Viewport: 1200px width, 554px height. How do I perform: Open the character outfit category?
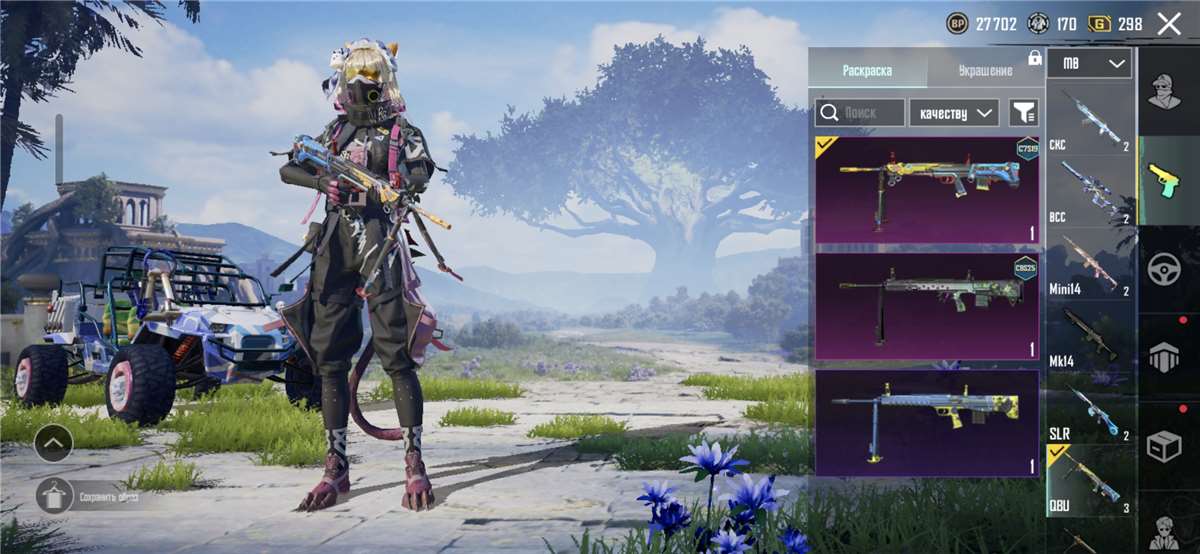[x=1165, y=92]
